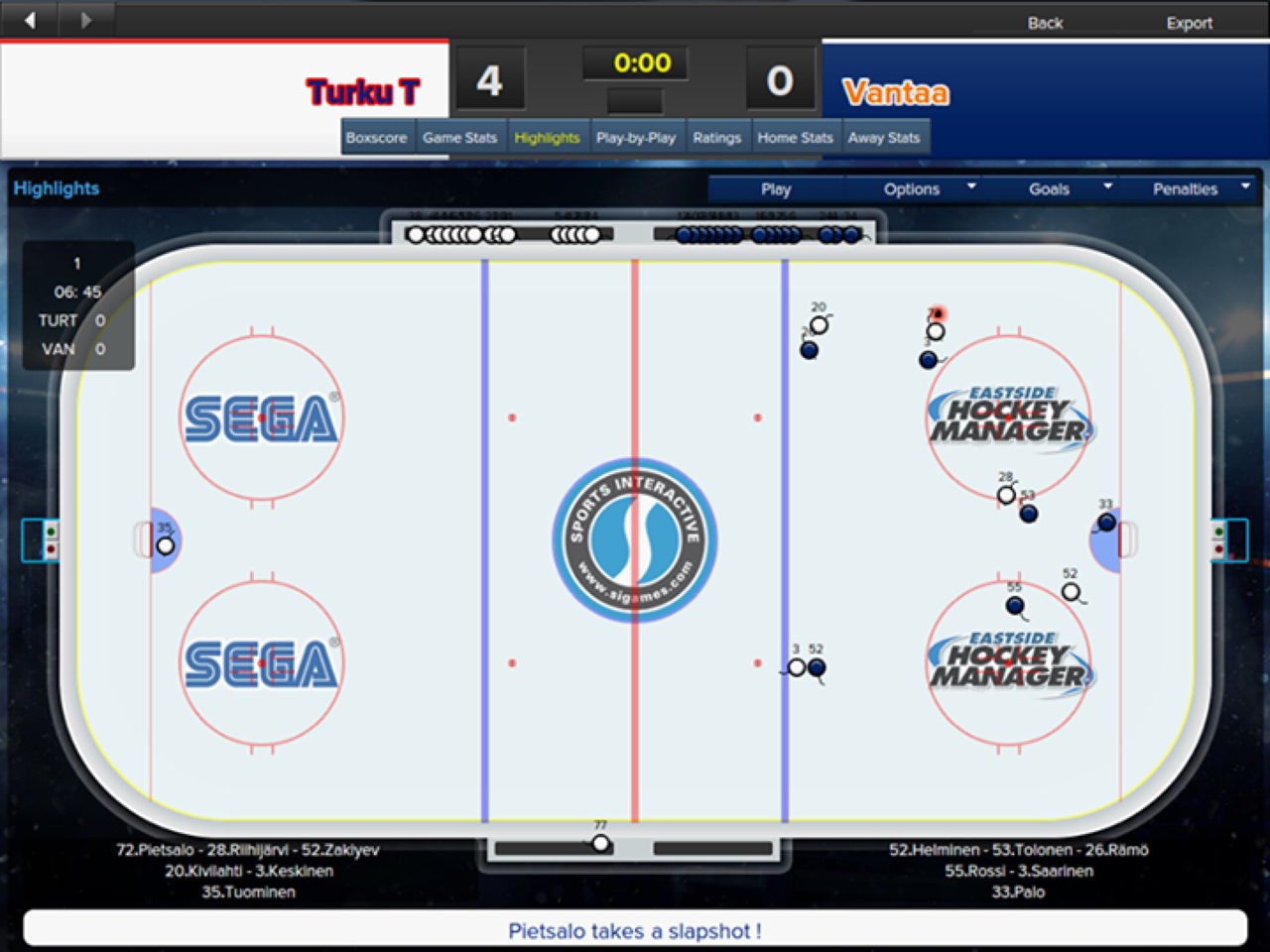Open the Goals filter dropdown
This screenshot has width=1270, height=952.
(x=1050, y=188)
